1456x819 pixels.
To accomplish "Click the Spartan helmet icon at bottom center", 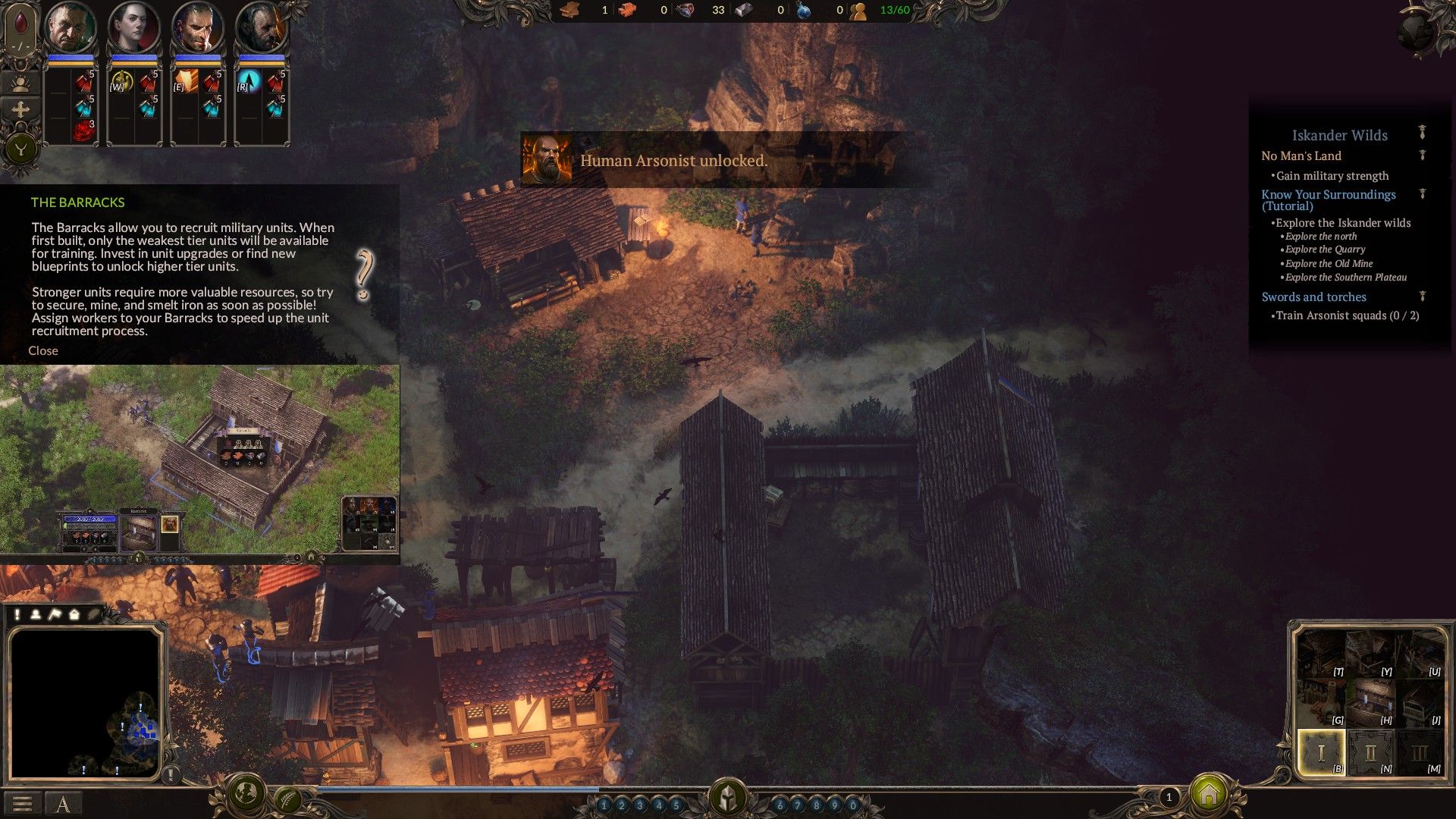I will click(x=728, y=795).
